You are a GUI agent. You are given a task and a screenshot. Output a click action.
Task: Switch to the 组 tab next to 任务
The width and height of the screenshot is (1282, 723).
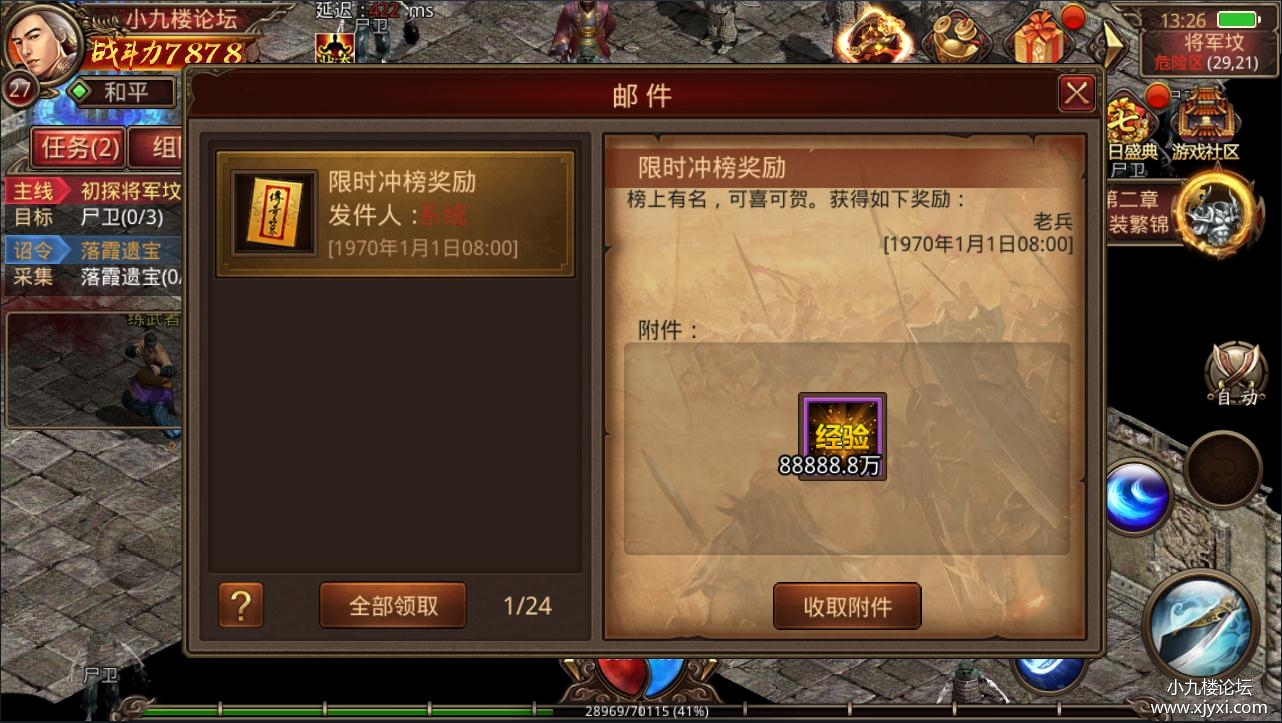(x=160, y=147)
